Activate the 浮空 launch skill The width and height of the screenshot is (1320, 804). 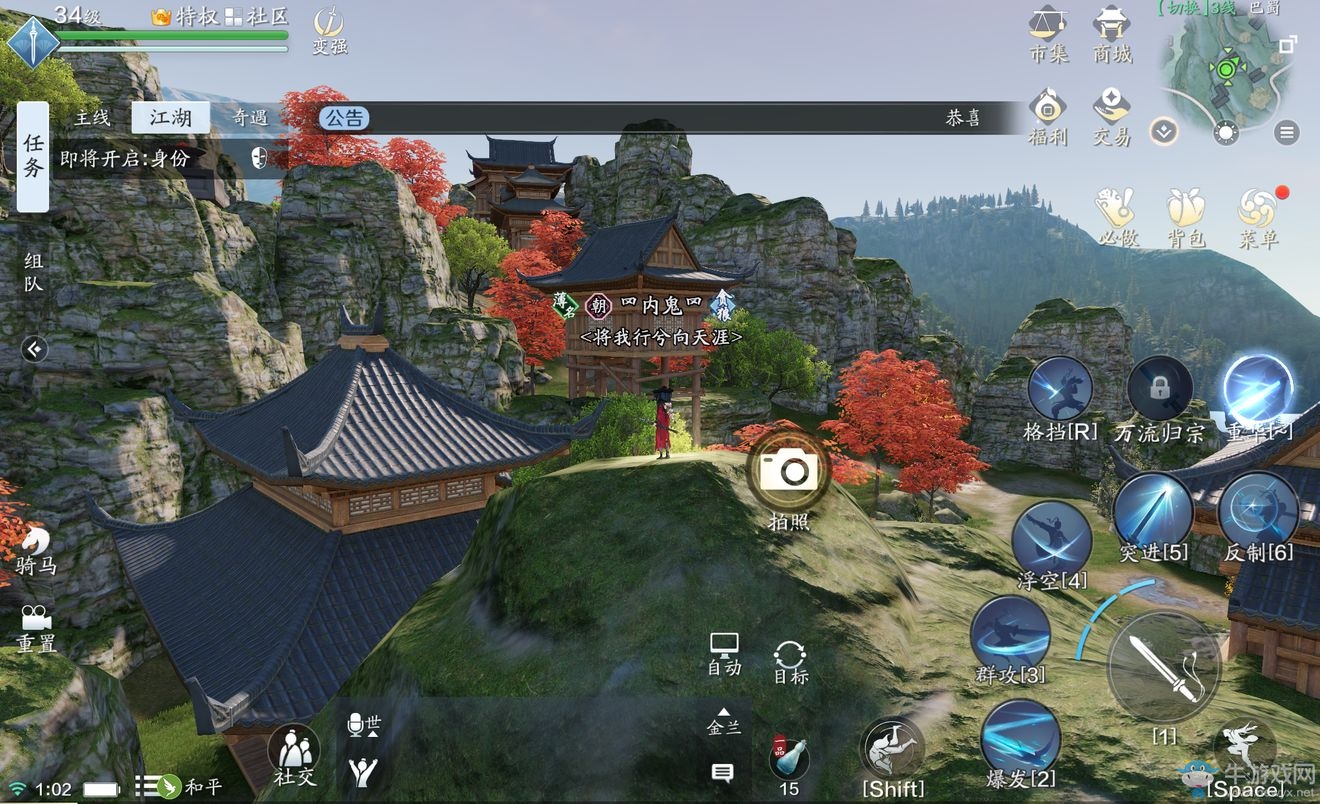1050,540
